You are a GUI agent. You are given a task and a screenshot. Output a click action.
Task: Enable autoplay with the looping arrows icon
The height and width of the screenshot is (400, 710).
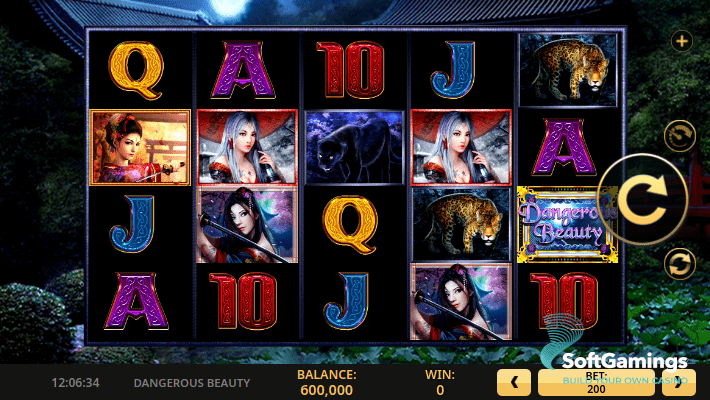(x=680, y=265)
